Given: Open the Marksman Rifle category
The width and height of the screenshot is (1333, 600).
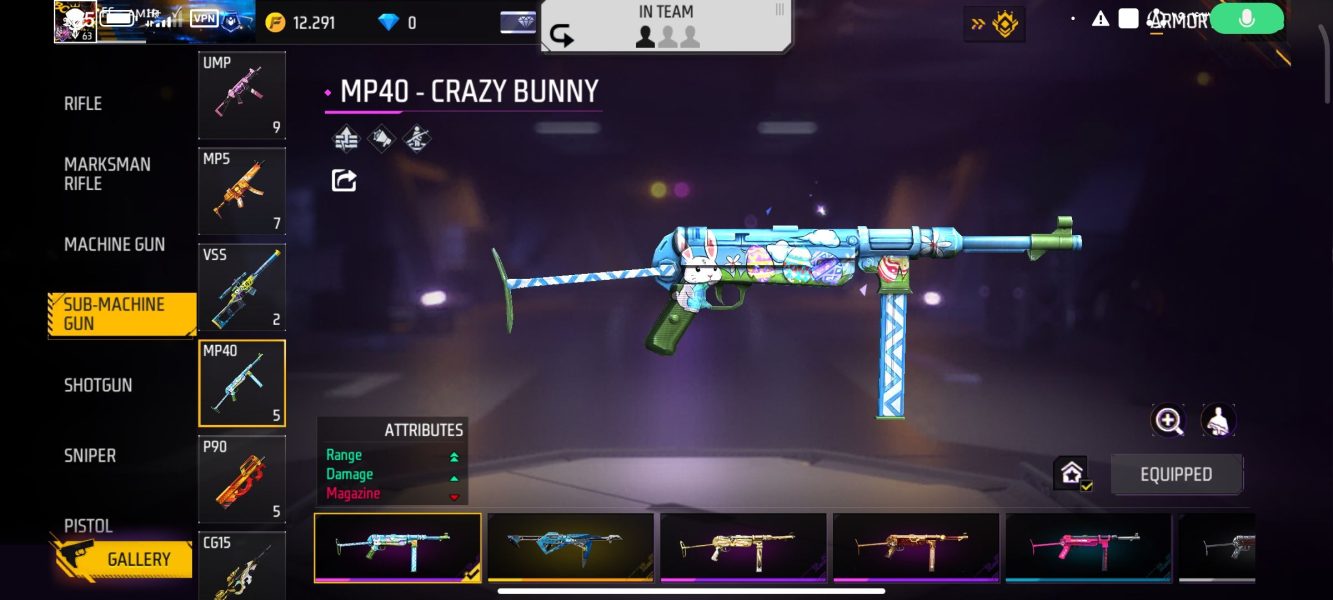Looking at the screenshot, I should point(107,174).
